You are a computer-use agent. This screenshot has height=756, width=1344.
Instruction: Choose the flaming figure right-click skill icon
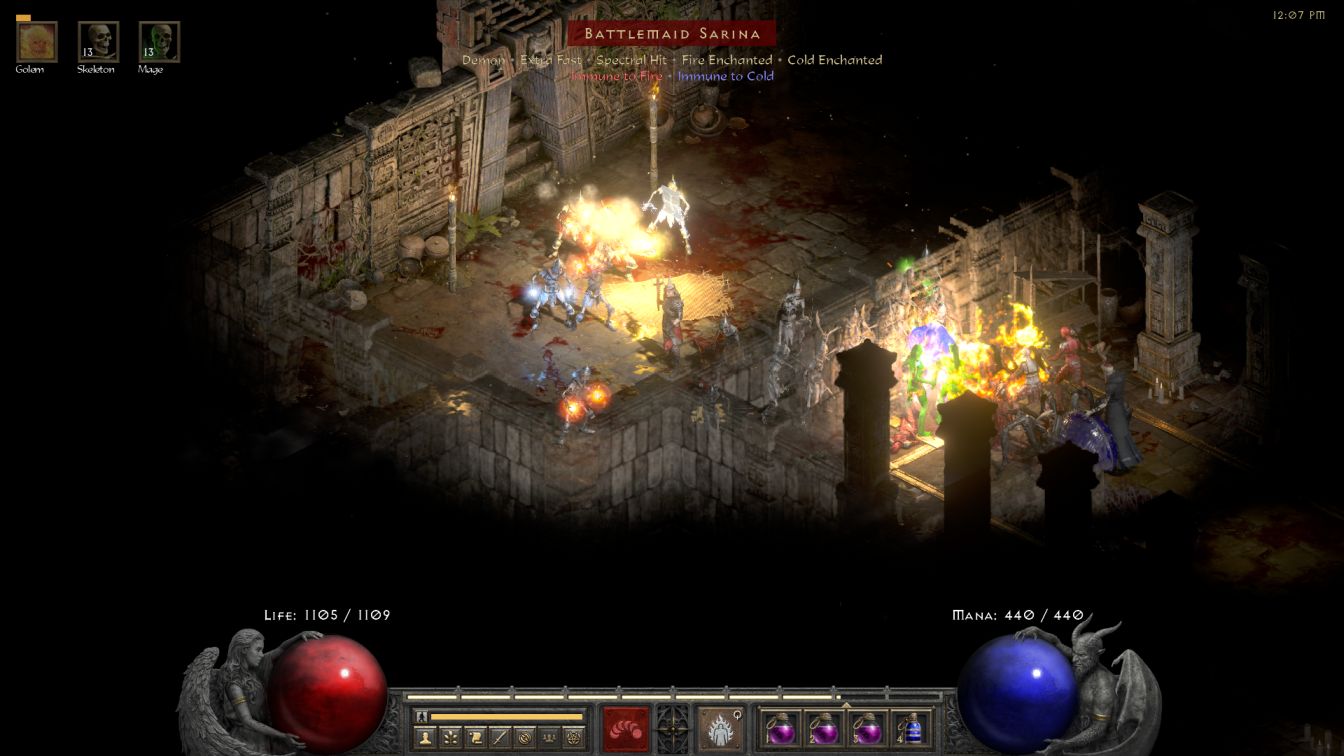point(718,728)
